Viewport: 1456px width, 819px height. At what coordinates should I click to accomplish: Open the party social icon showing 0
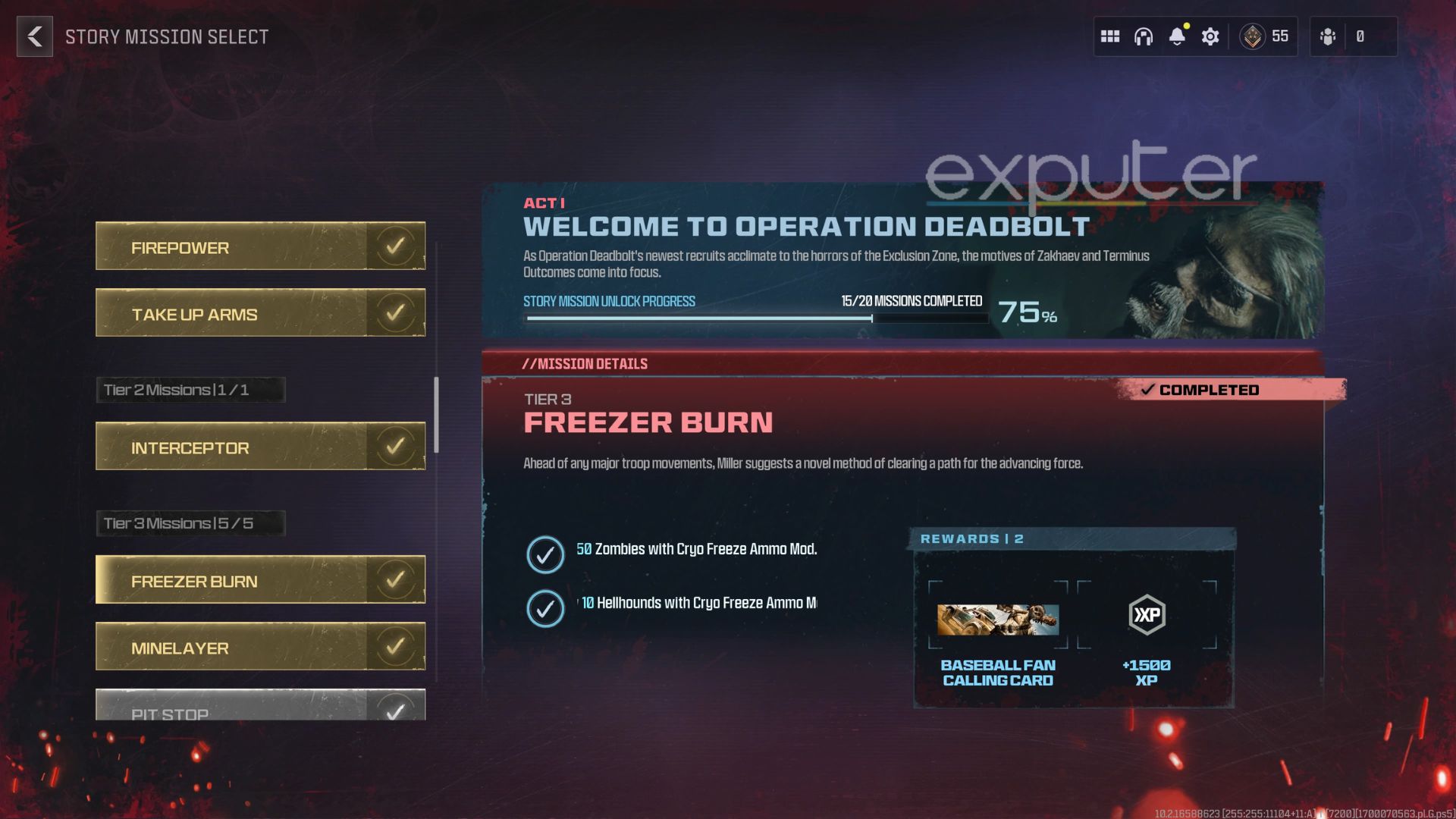(1328, 36)
